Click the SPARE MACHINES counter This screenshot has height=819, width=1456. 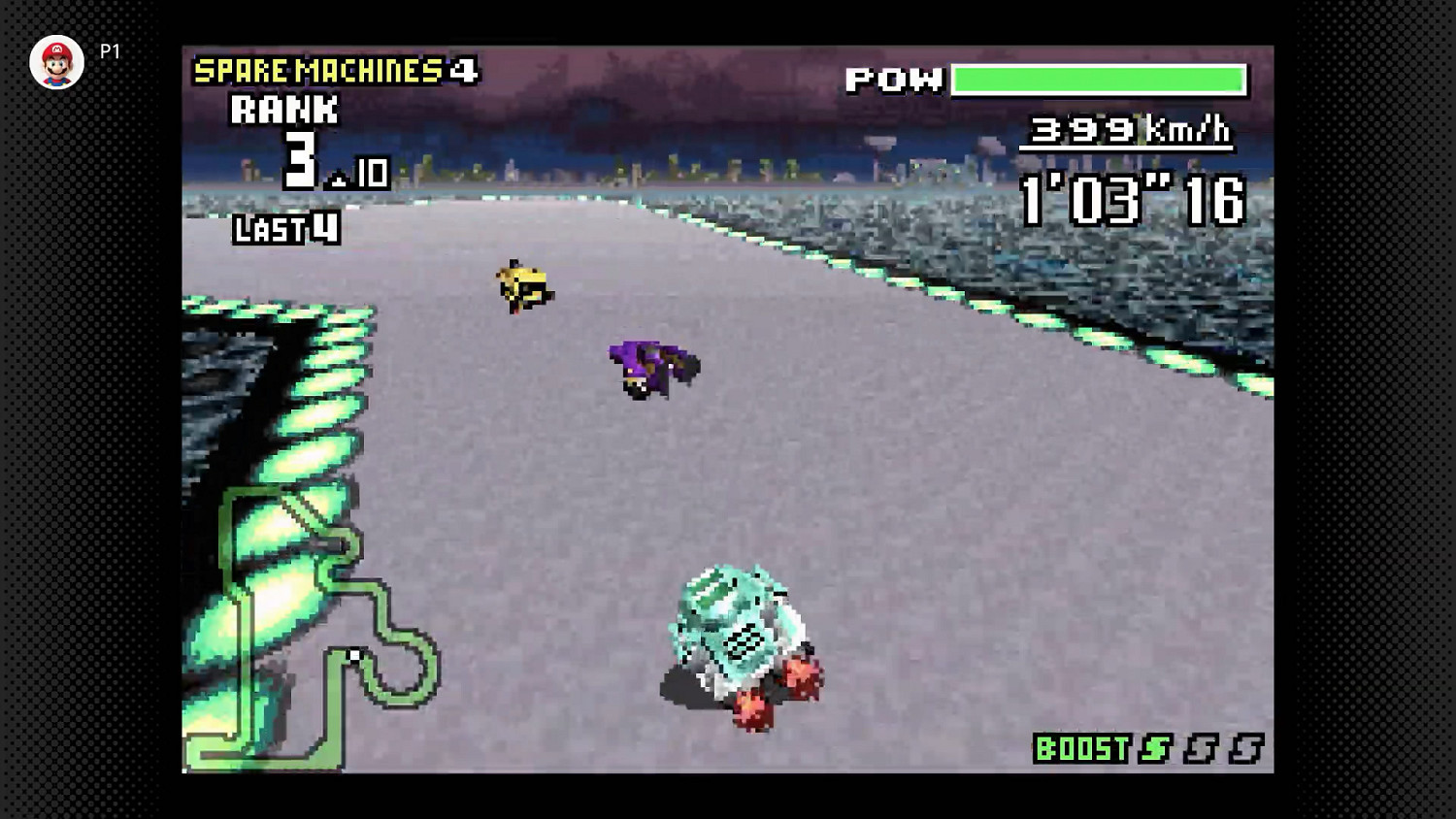pyautogui.click(x=322, y=70)
